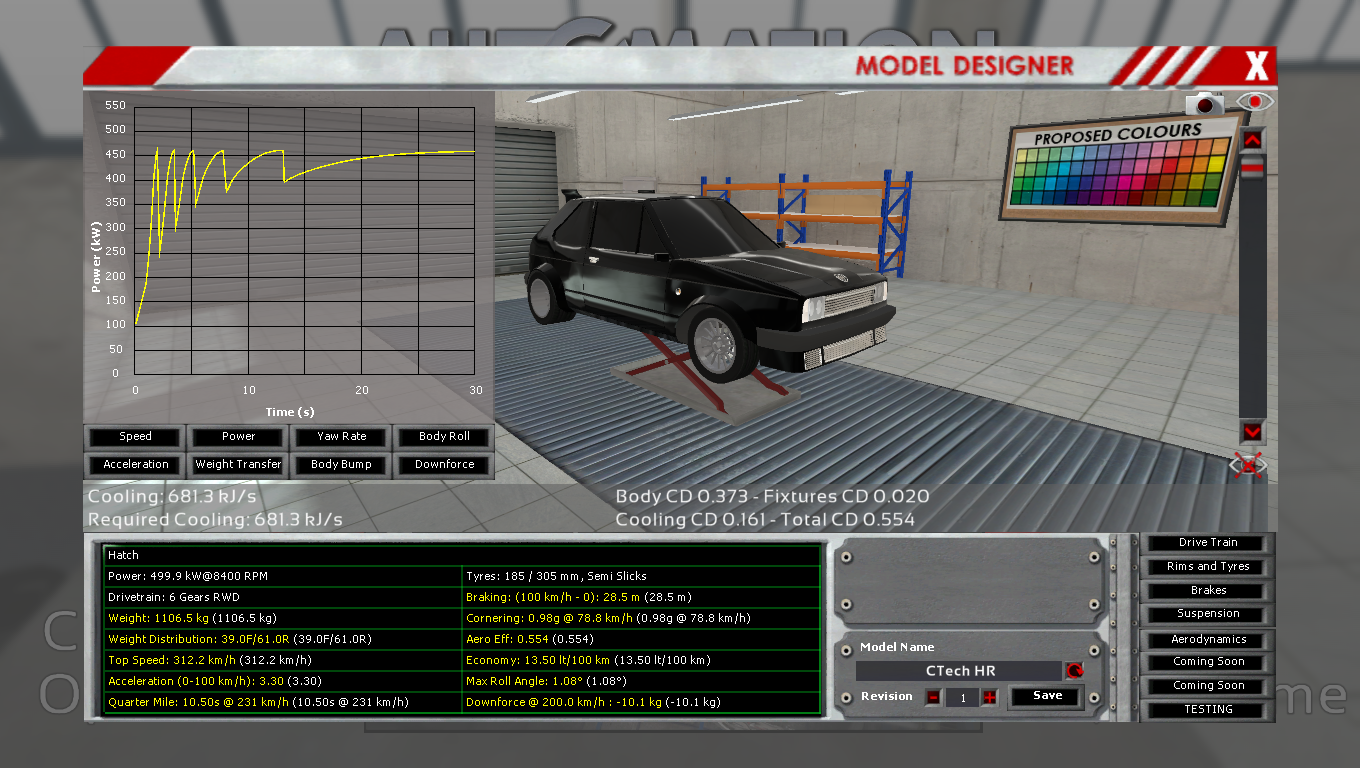View the Weight Transfer graph
The image size is (1360, 768).
237,464
